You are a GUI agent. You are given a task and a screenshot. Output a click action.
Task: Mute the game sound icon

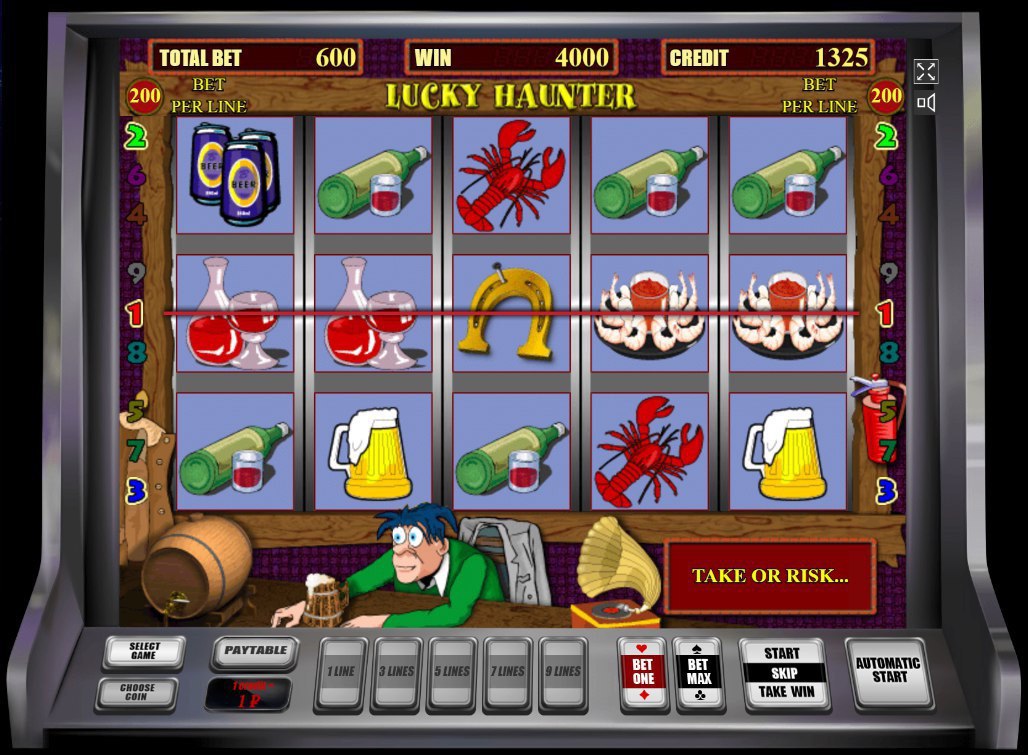[926, 102]
